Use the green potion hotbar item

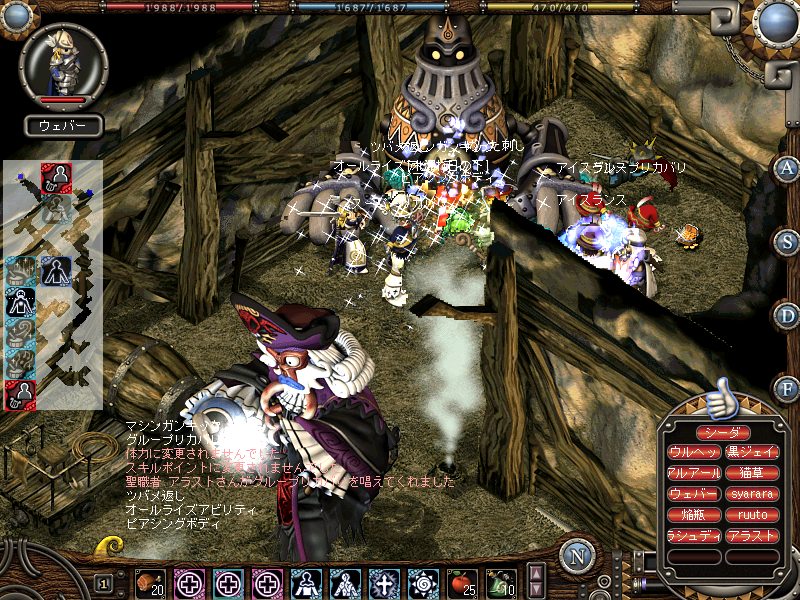coord(502,582)
